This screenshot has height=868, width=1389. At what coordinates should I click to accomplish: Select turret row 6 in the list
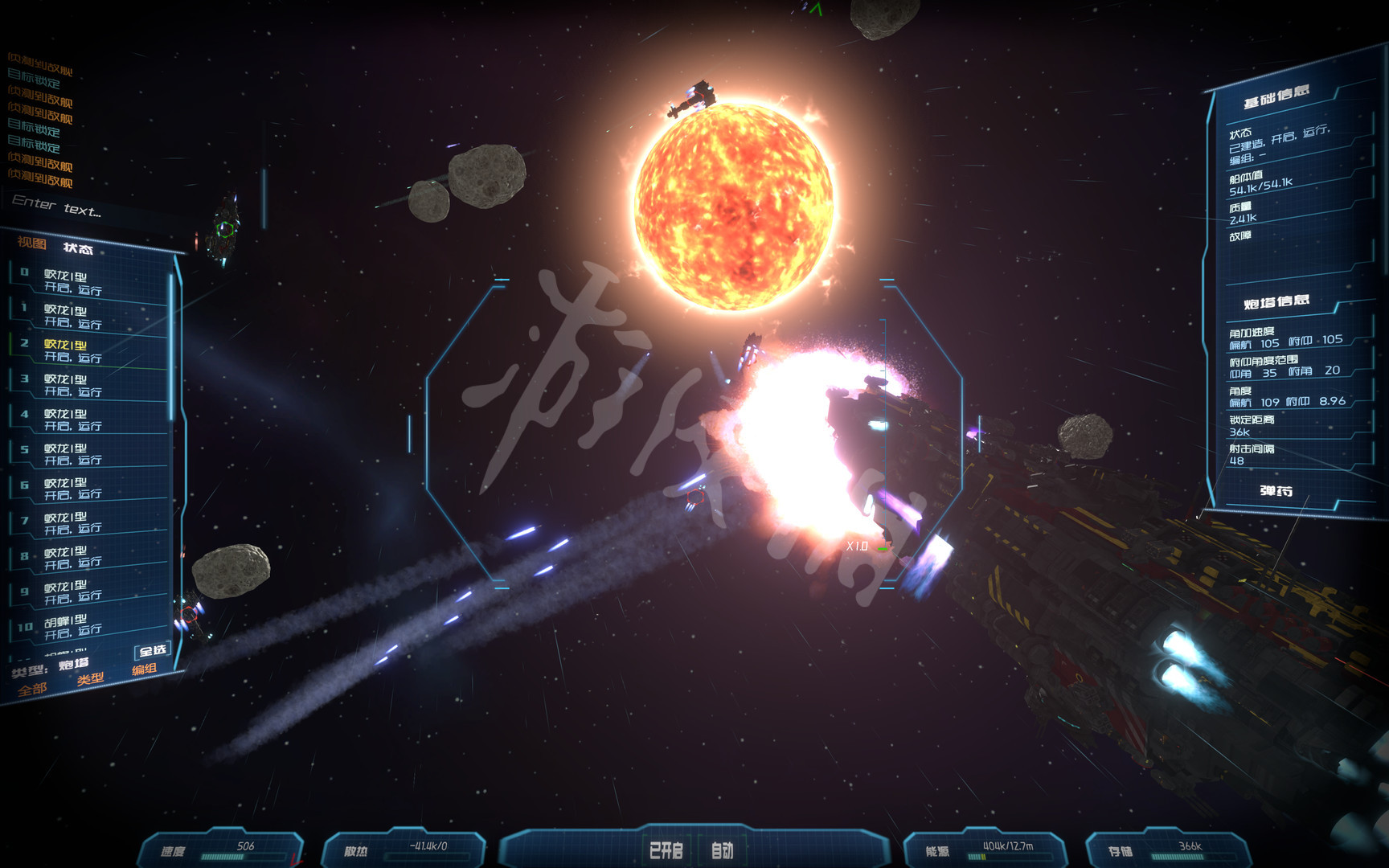click(x=88, y=489)
